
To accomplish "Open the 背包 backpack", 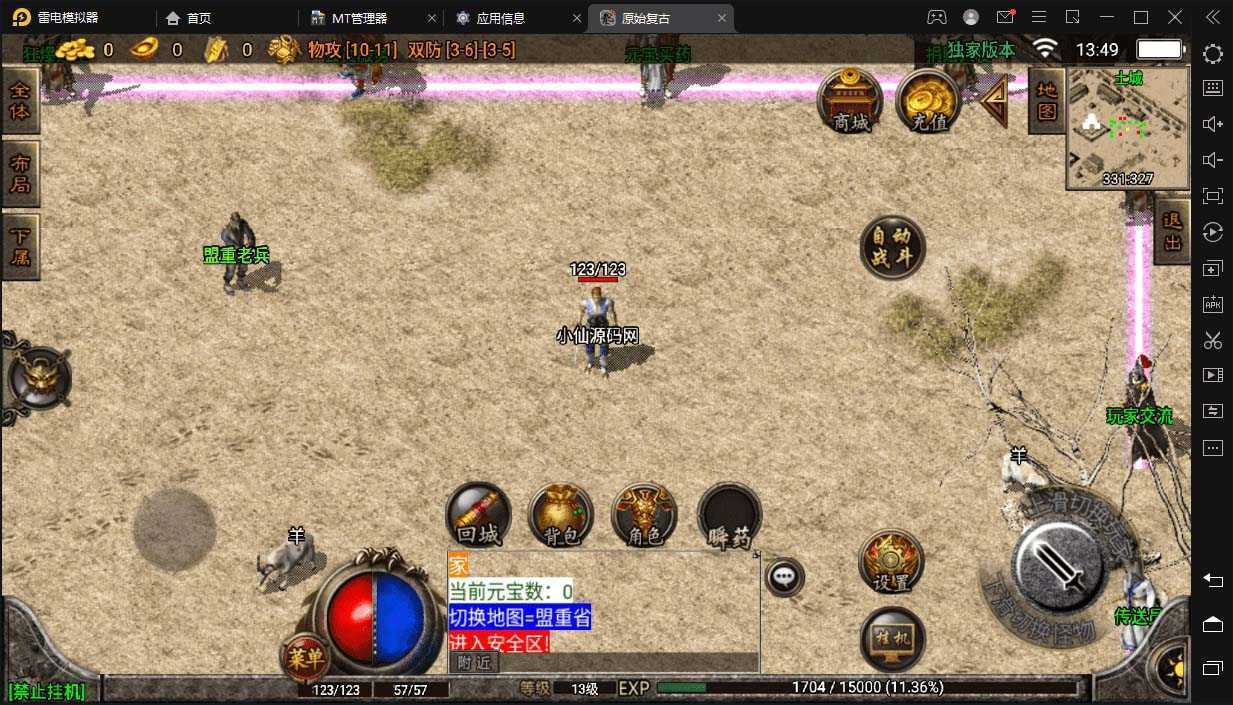I will (x=561, y=516).
